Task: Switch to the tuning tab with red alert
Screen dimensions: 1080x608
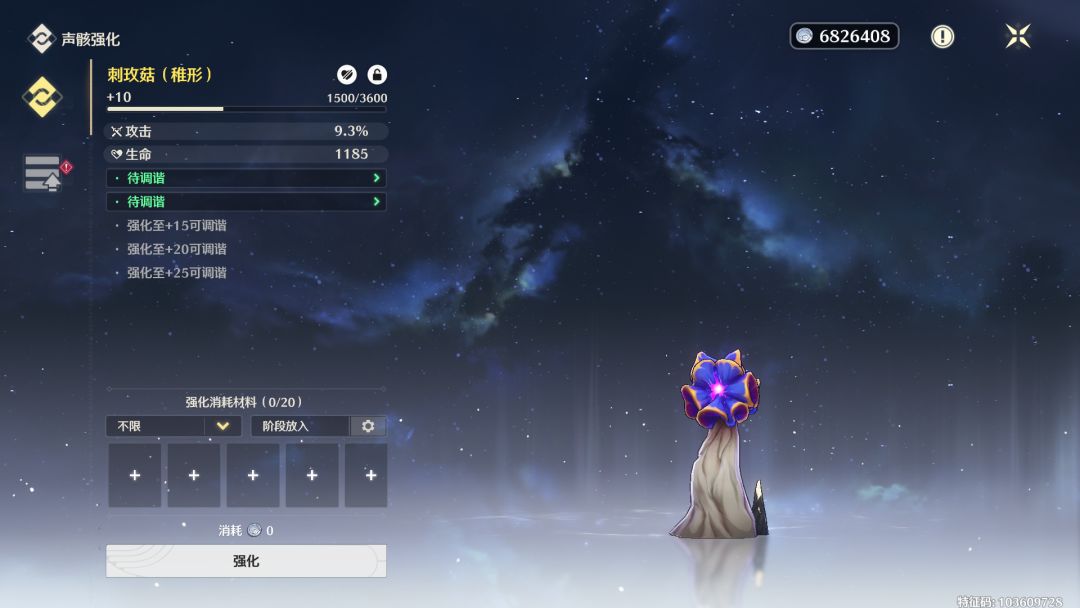Action: point(43,172)
